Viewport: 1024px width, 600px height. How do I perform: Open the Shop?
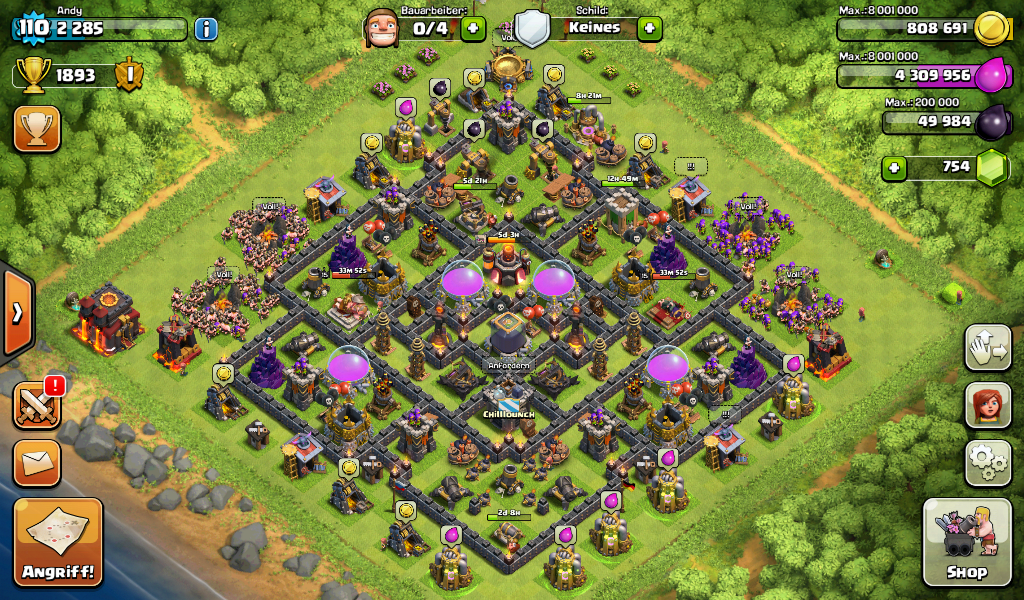click(967, 542)
